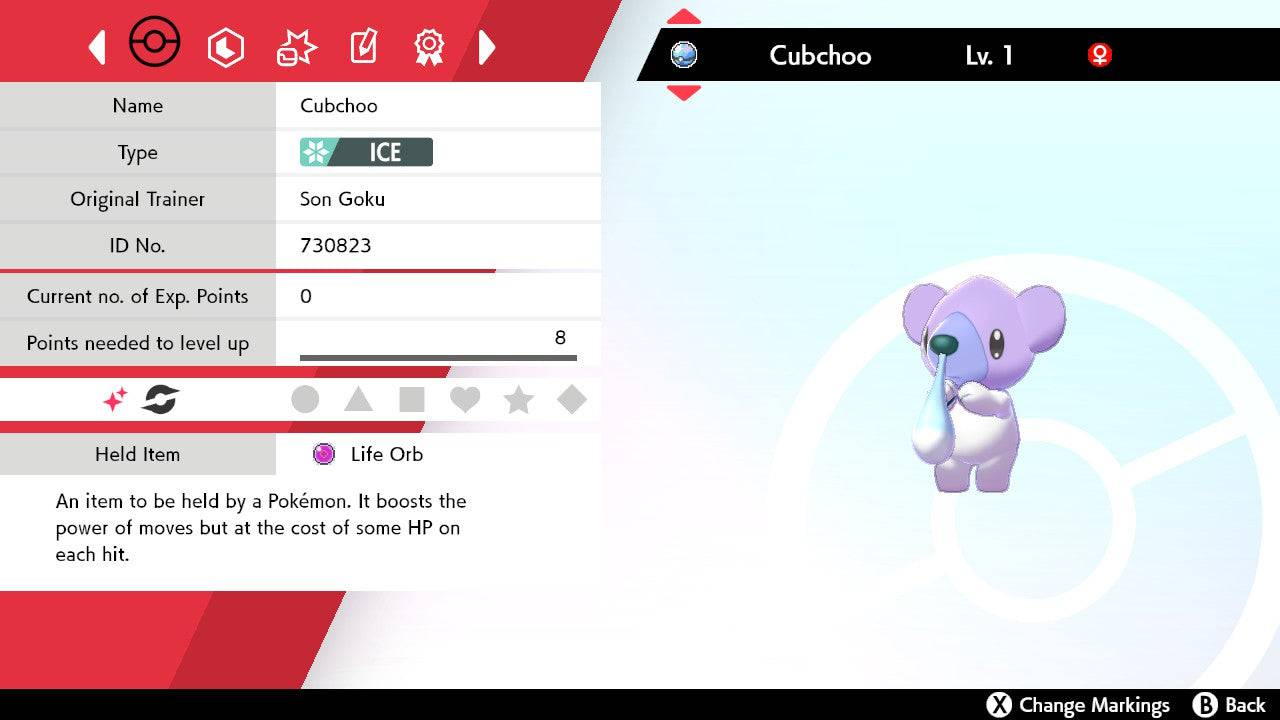Click the right page-navigation arrow
The image size is (1280, 720).
tap(488, 46)
